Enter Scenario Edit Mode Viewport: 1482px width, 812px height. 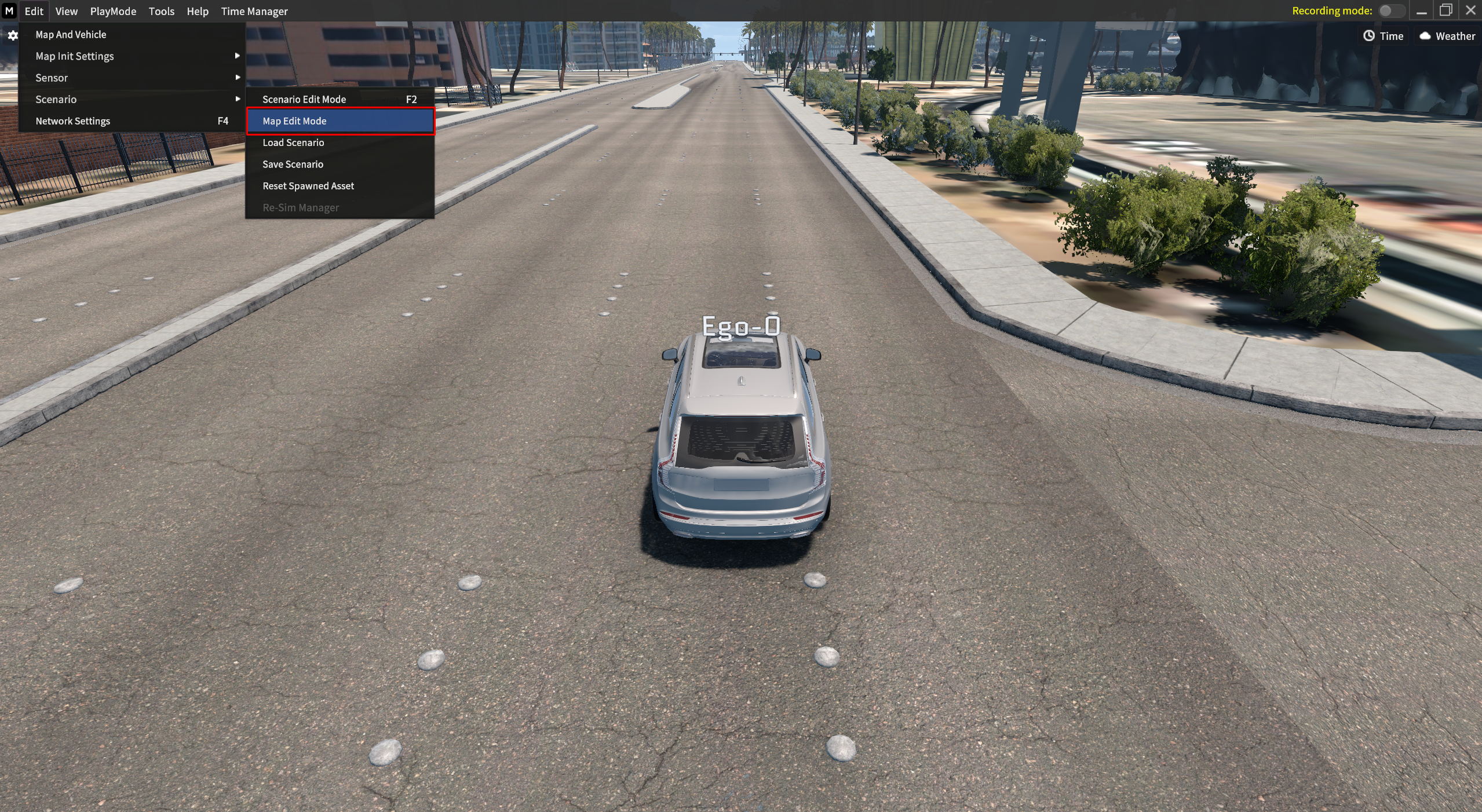(304, 100)
